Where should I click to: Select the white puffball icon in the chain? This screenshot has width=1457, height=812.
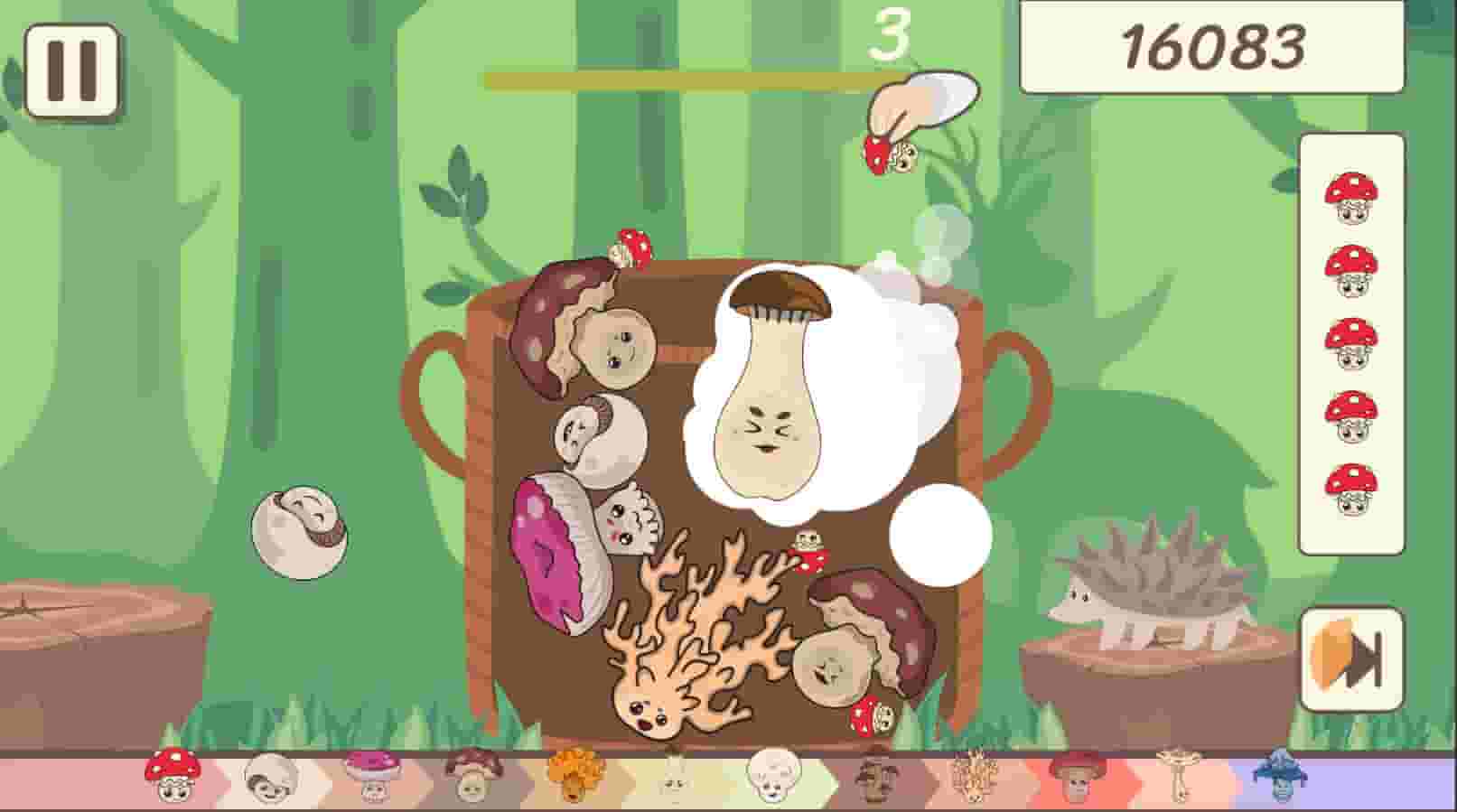[x=772, y=779]
